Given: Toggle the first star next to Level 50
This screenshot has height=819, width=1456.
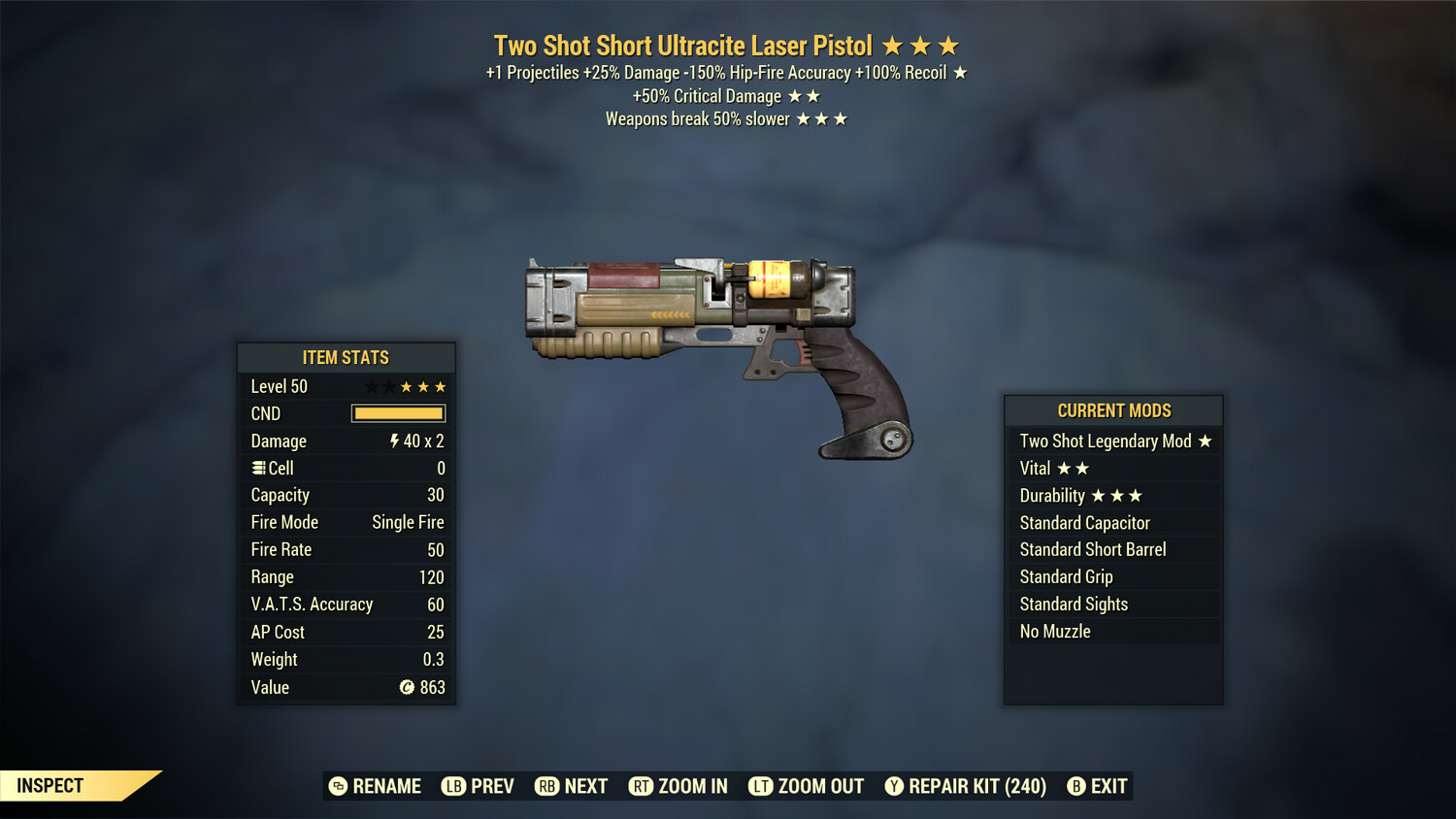Looking at the screenshot, I should click(370, 386).
